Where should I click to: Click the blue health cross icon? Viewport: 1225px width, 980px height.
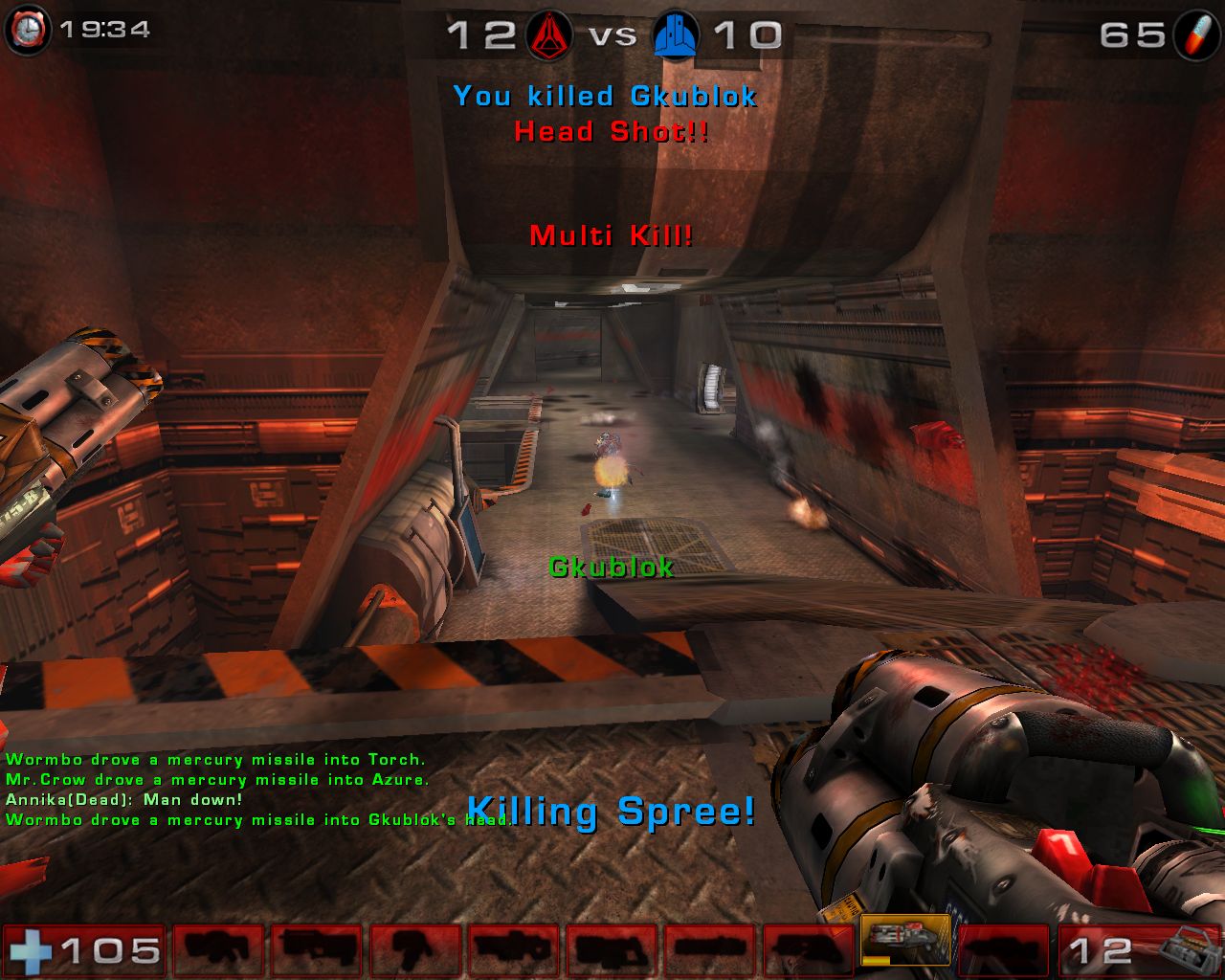pyautogui.click(x=29, y=951)
